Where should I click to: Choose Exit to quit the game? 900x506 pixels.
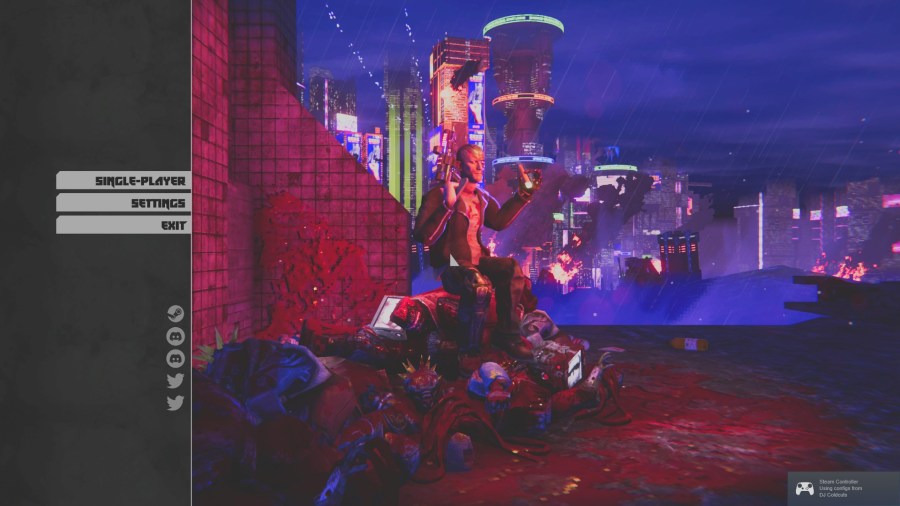coord(124,225)
